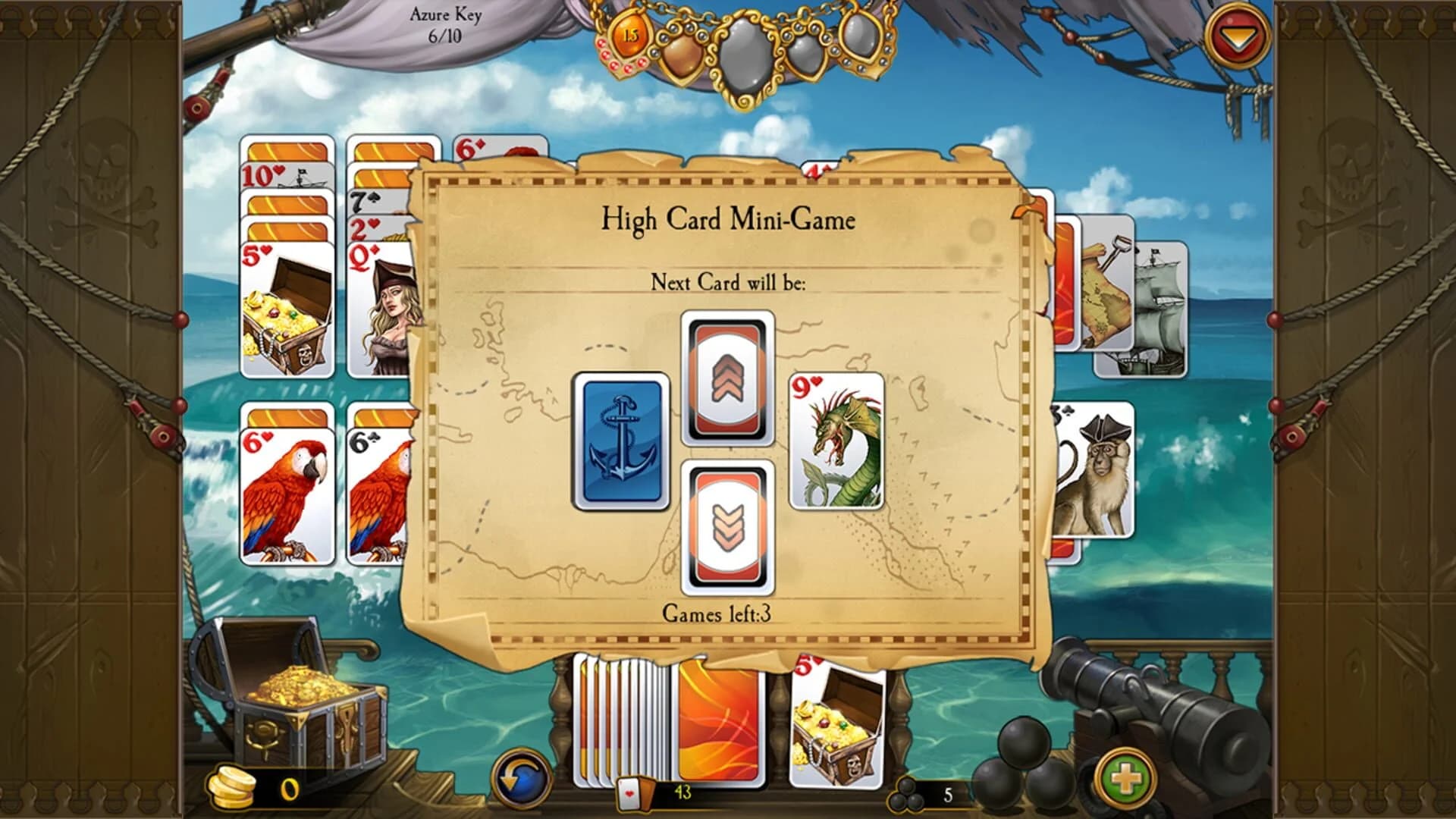Switch to the Azure Key progress display

pyautogui.click(x=447, y=23)
